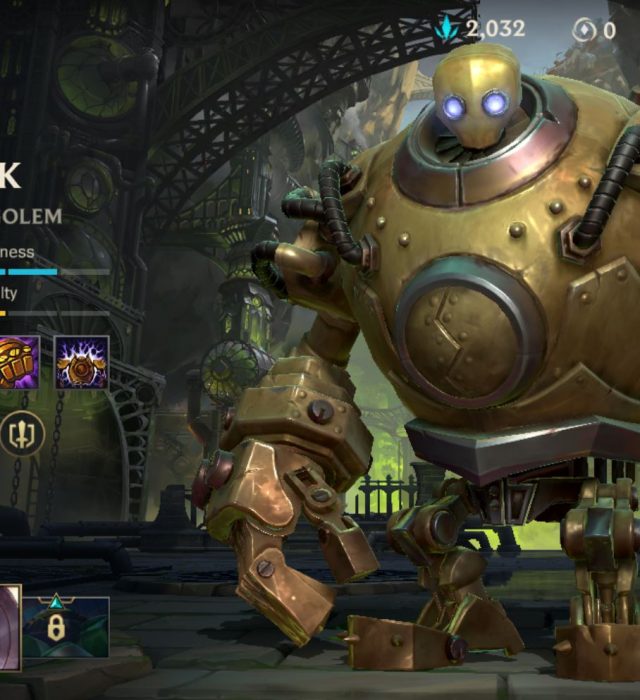Image resolution: width=640 pixels, height=700 pixels.
Task: Choose the locked skin thumbnail with padlock
Action: [x=66, y=627]
